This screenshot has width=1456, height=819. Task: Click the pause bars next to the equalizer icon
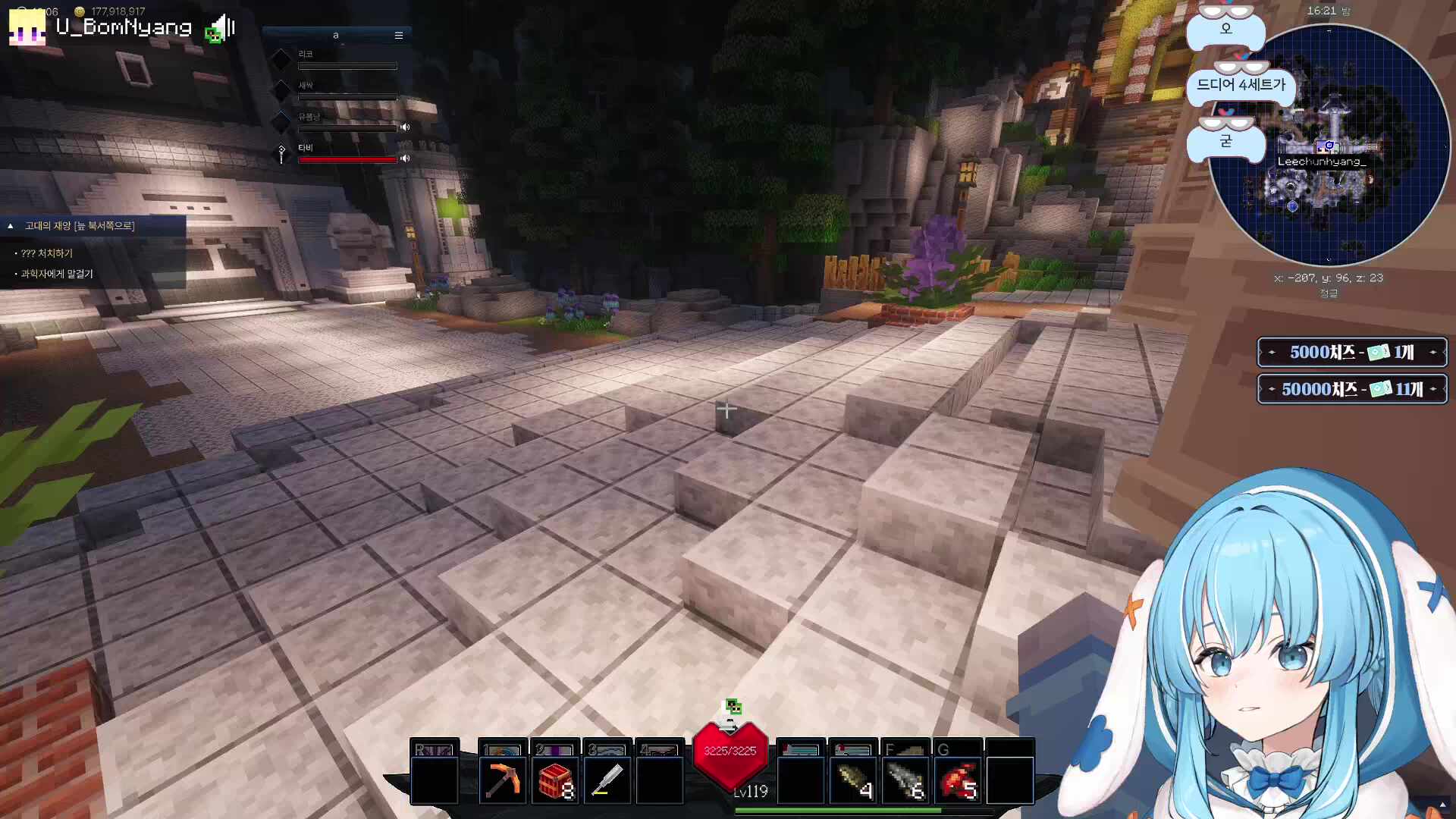(x=231, y=26)
